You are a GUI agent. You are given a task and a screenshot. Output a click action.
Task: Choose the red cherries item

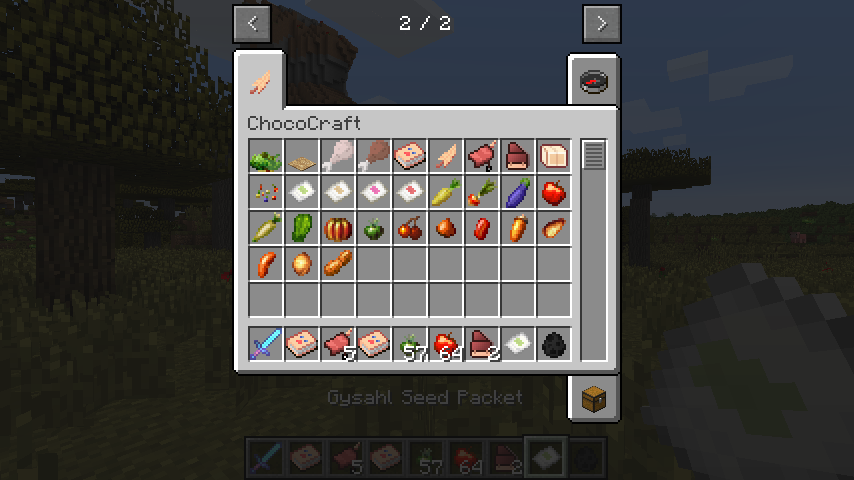click(x=409, y=229)
